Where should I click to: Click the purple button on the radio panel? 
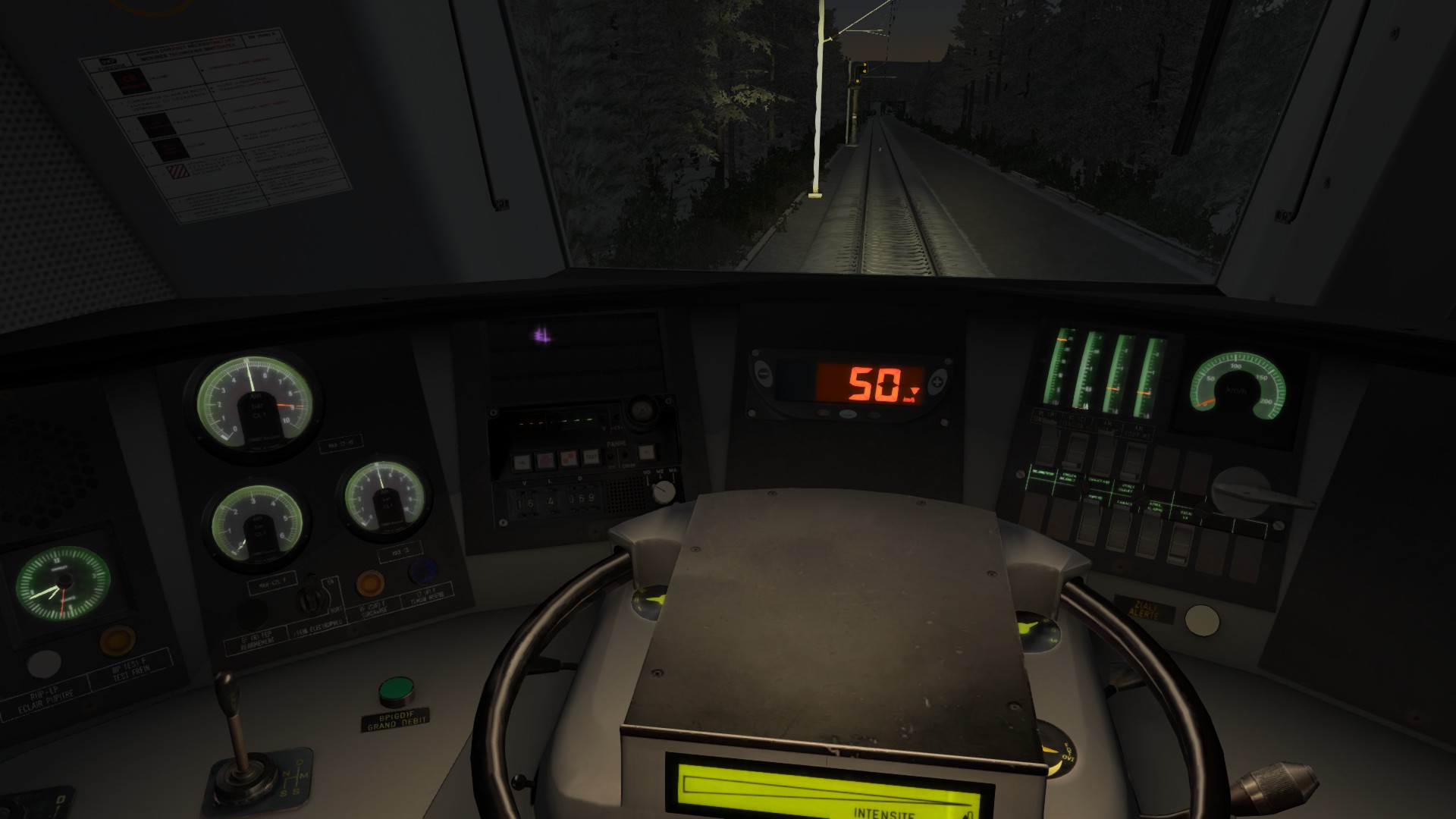[544, 460]
